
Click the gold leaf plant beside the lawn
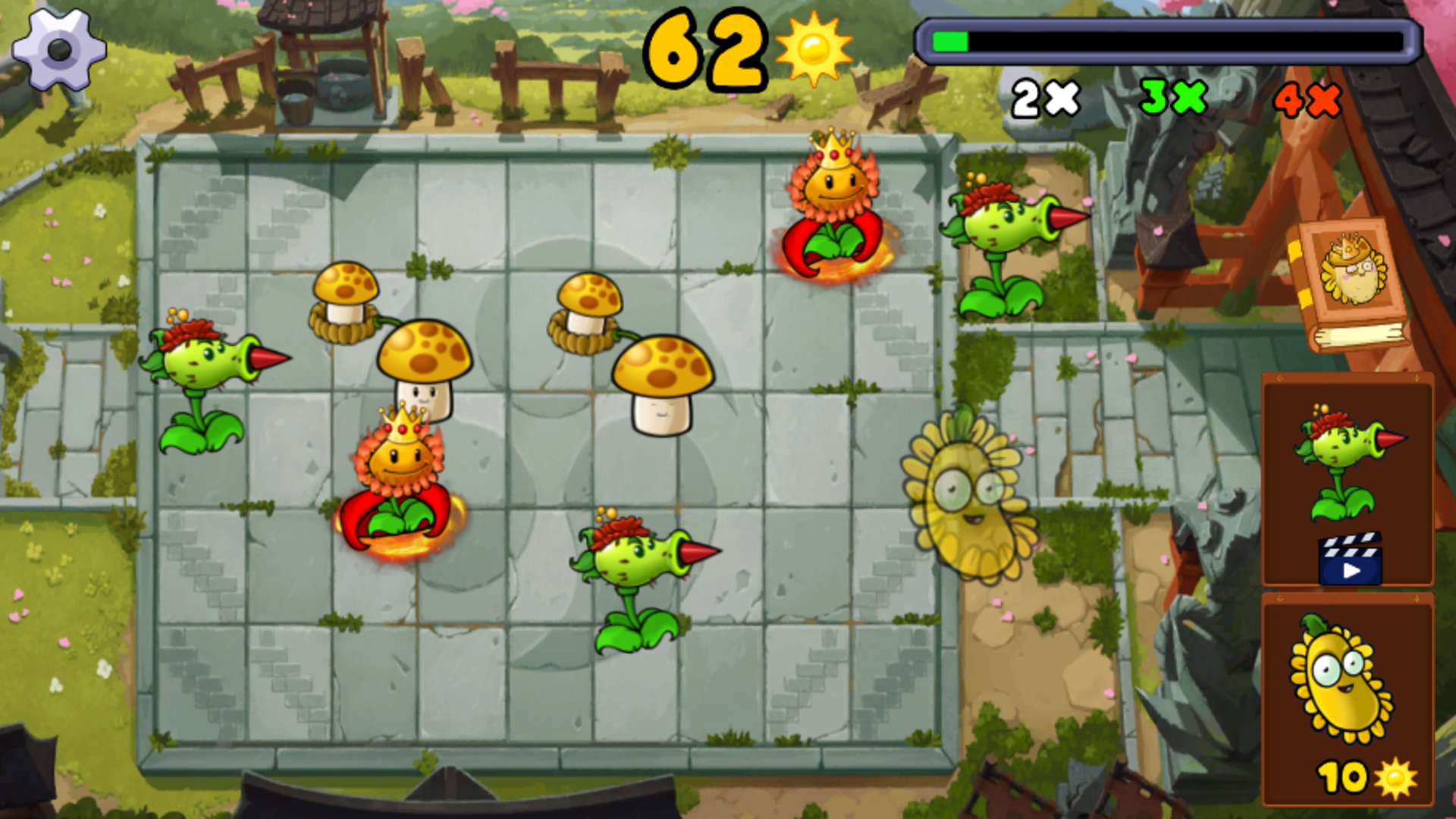[967, 500]
